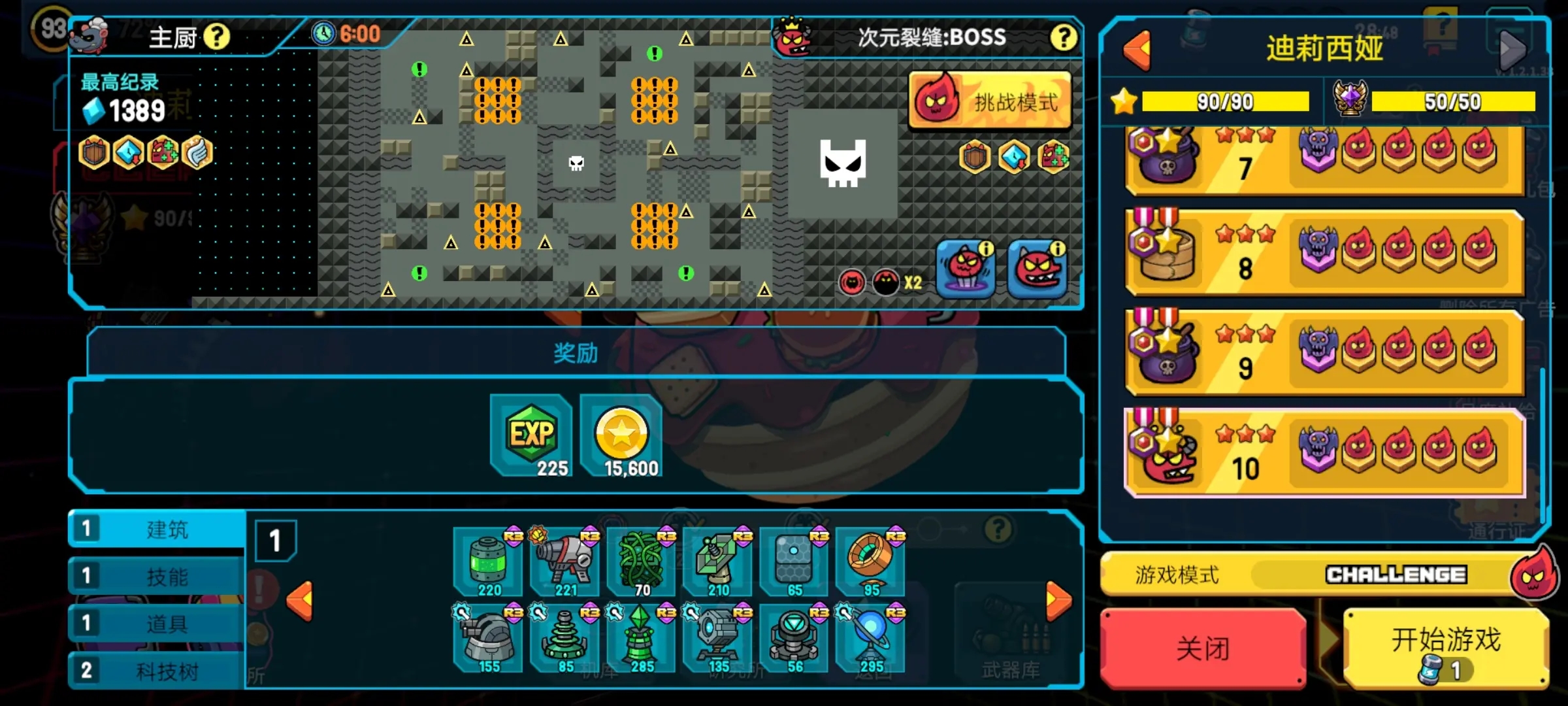Open the 科技树 tech tree tab
Image resolution: width=1568 pixels, height=706 pixels.
point(157,671)
